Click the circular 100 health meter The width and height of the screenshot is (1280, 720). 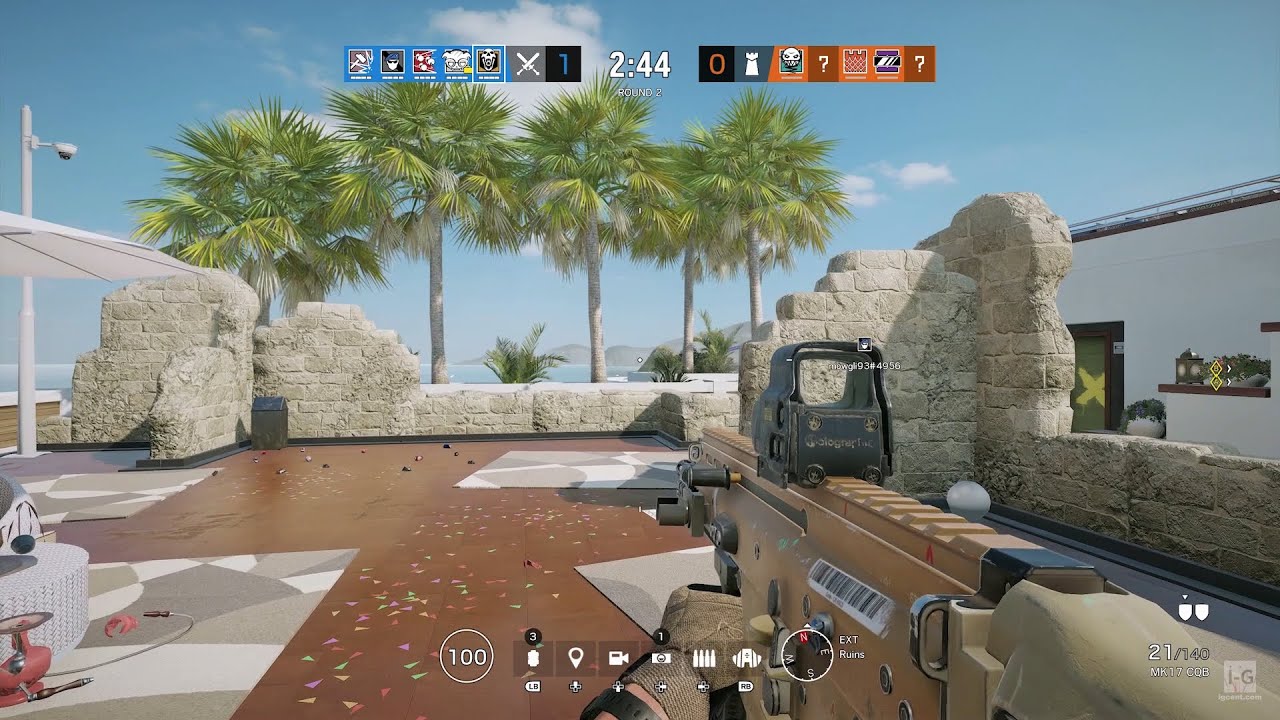pyautogui.click(x=465, y=656)
